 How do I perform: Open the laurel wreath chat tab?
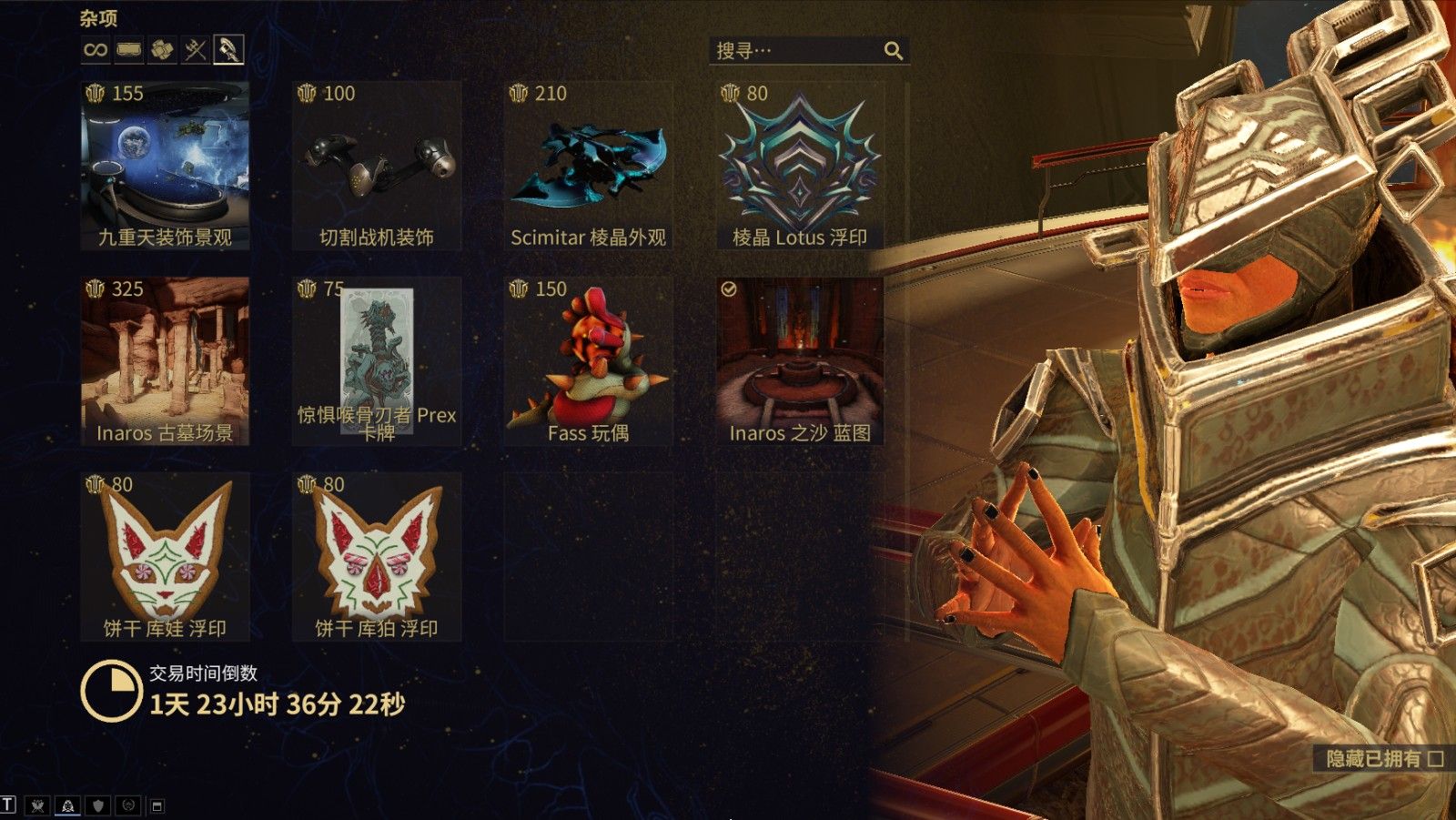tap(128, 805)
